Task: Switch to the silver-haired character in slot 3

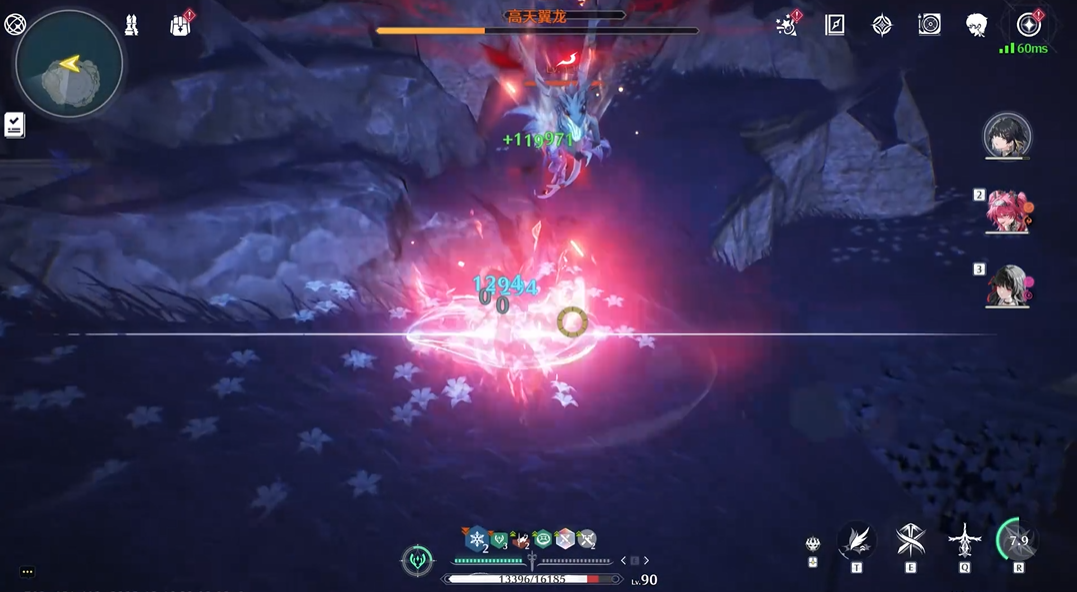Action: (1008, 285)
